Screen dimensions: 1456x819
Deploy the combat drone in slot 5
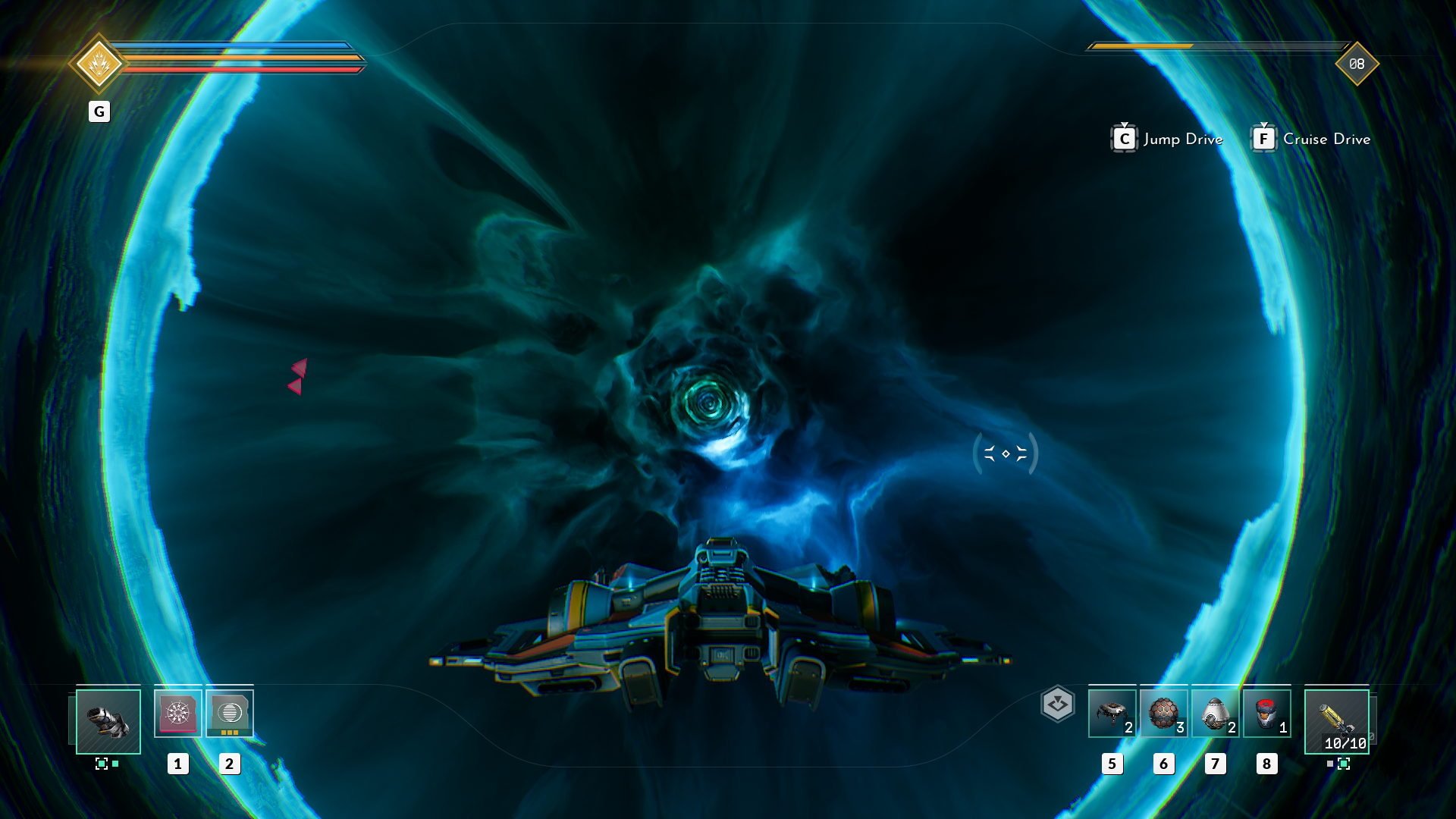(1112, 713)
